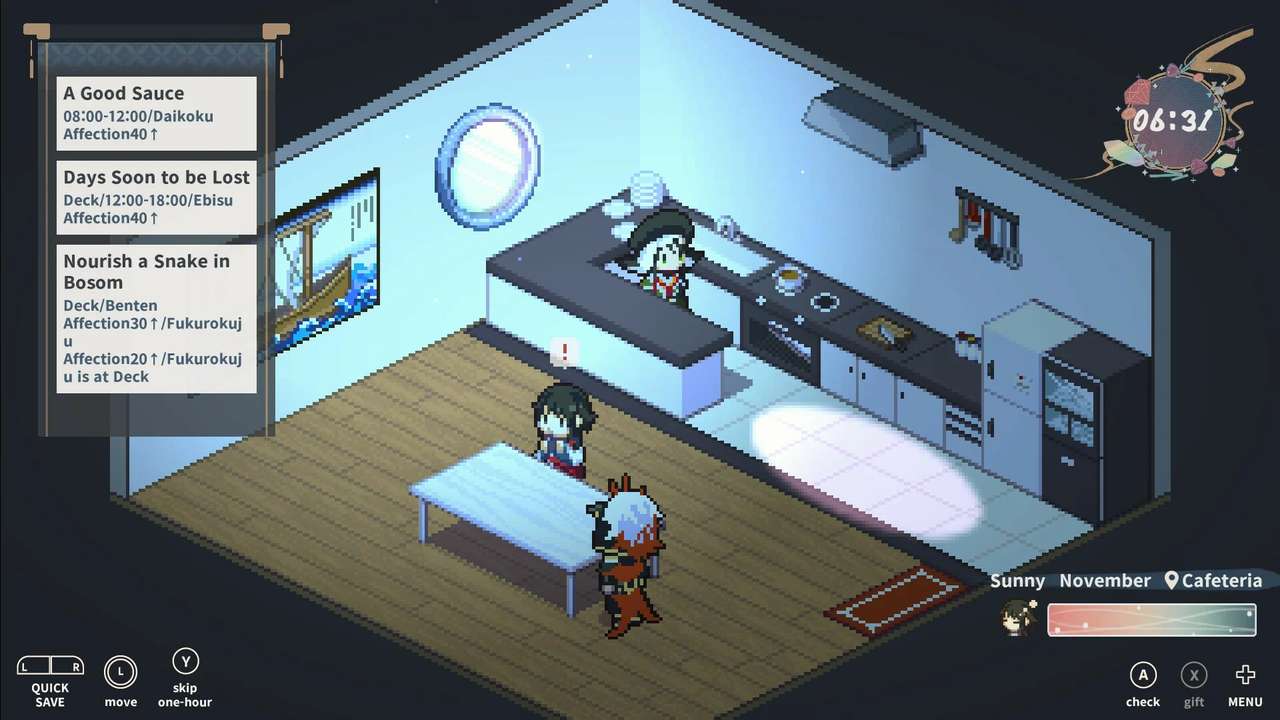1280x720 pixels.
Task: Open the Days Soon to be Lost quest
Action: tap(156, 197)
